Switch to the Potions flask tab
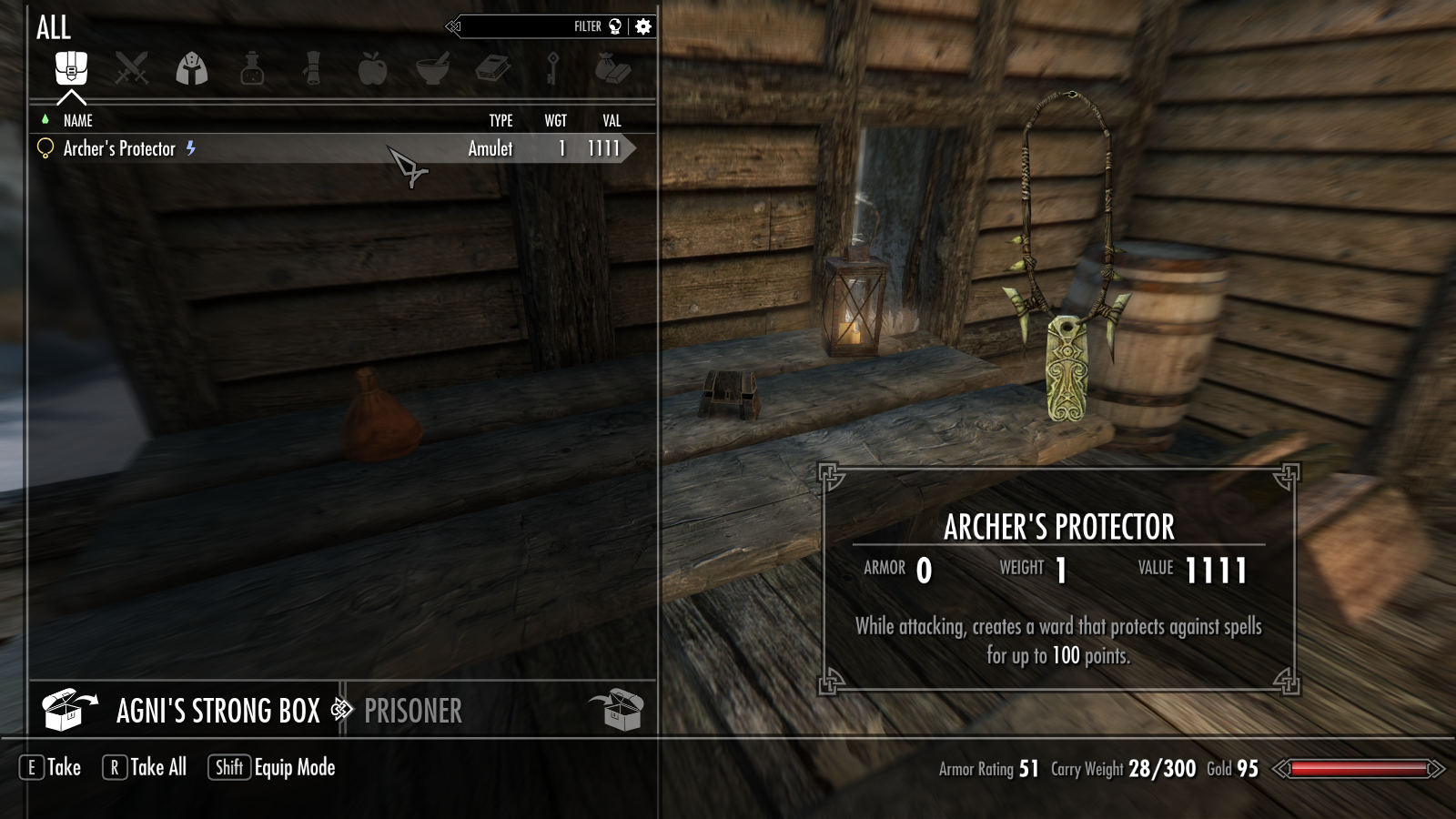This screenshot has height=819, width=1456. pyautogui.click(x=252, y=68)
